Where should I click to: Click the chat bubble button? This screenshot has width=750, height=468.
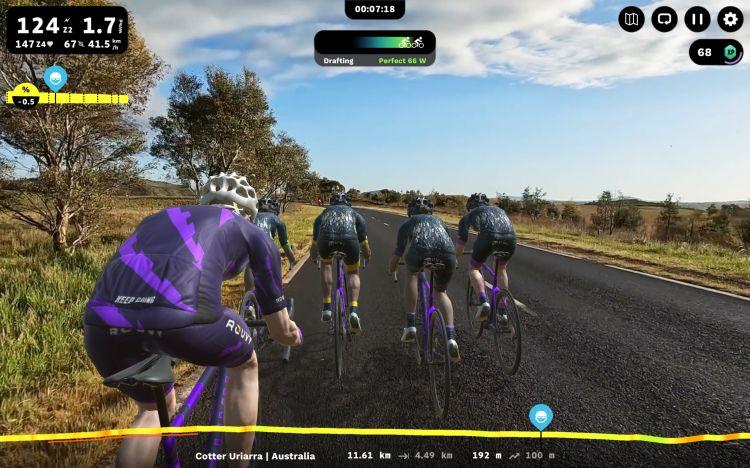tap(664, 19)
